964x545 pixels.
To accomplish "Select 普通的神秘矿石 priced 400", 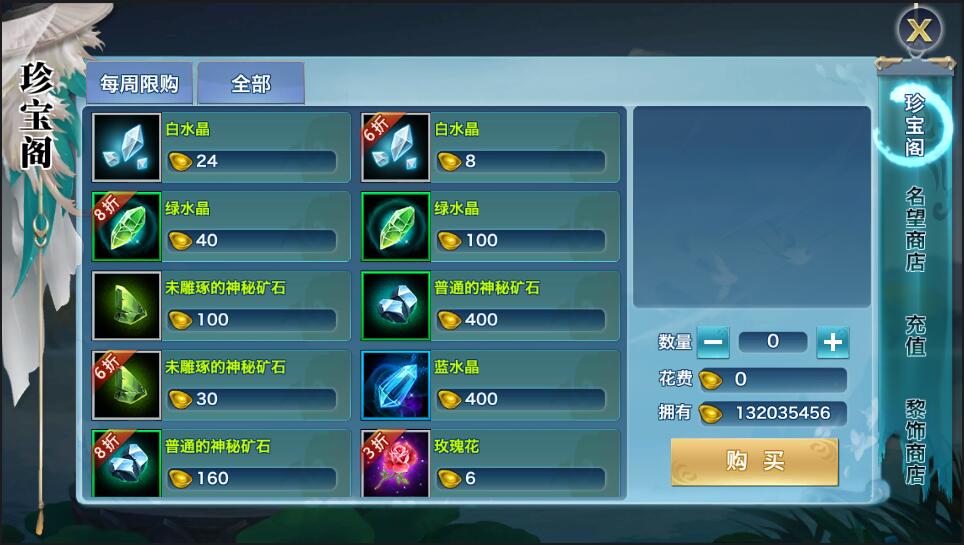I will pos(490,305).
